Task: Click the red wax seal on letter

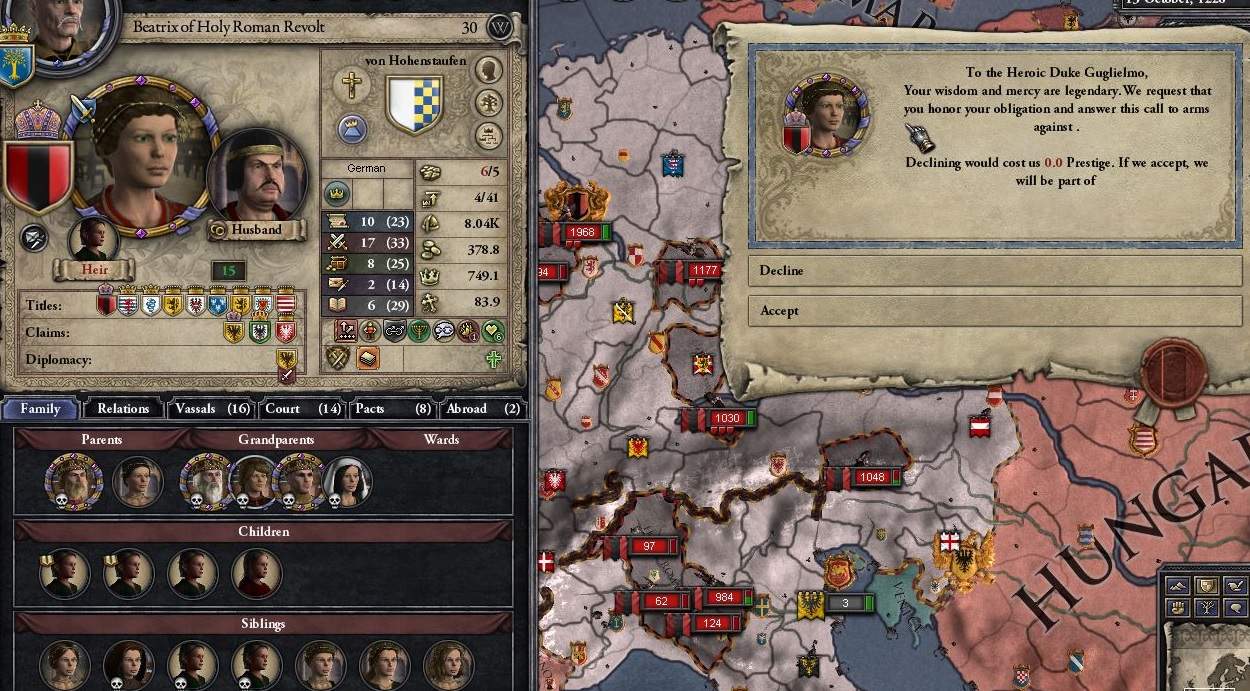Action: click(x=1174, y=371)
